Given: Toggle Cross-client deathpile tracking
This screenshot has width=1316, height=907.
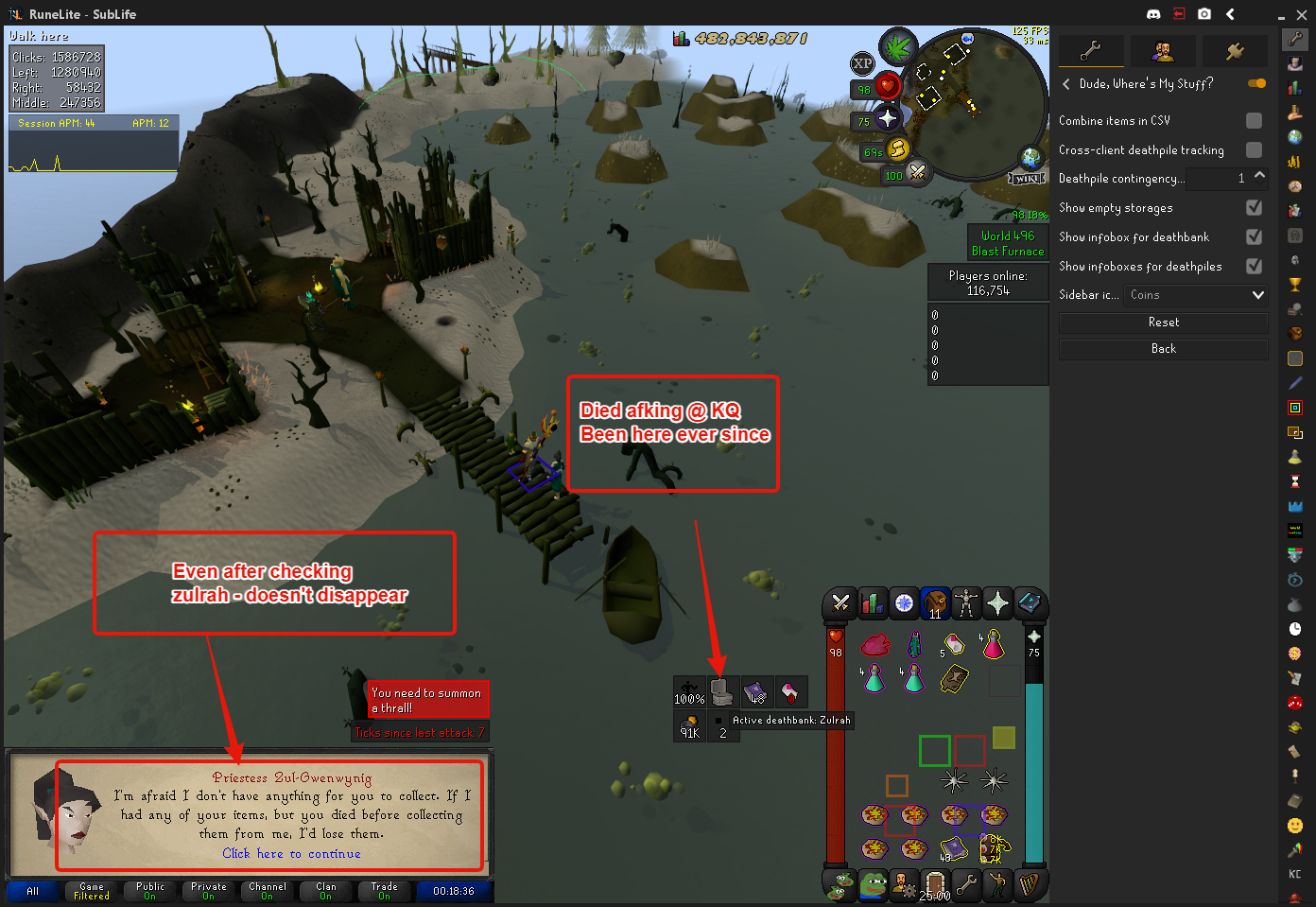Looking at the screenshot, I should [1254, 150].
